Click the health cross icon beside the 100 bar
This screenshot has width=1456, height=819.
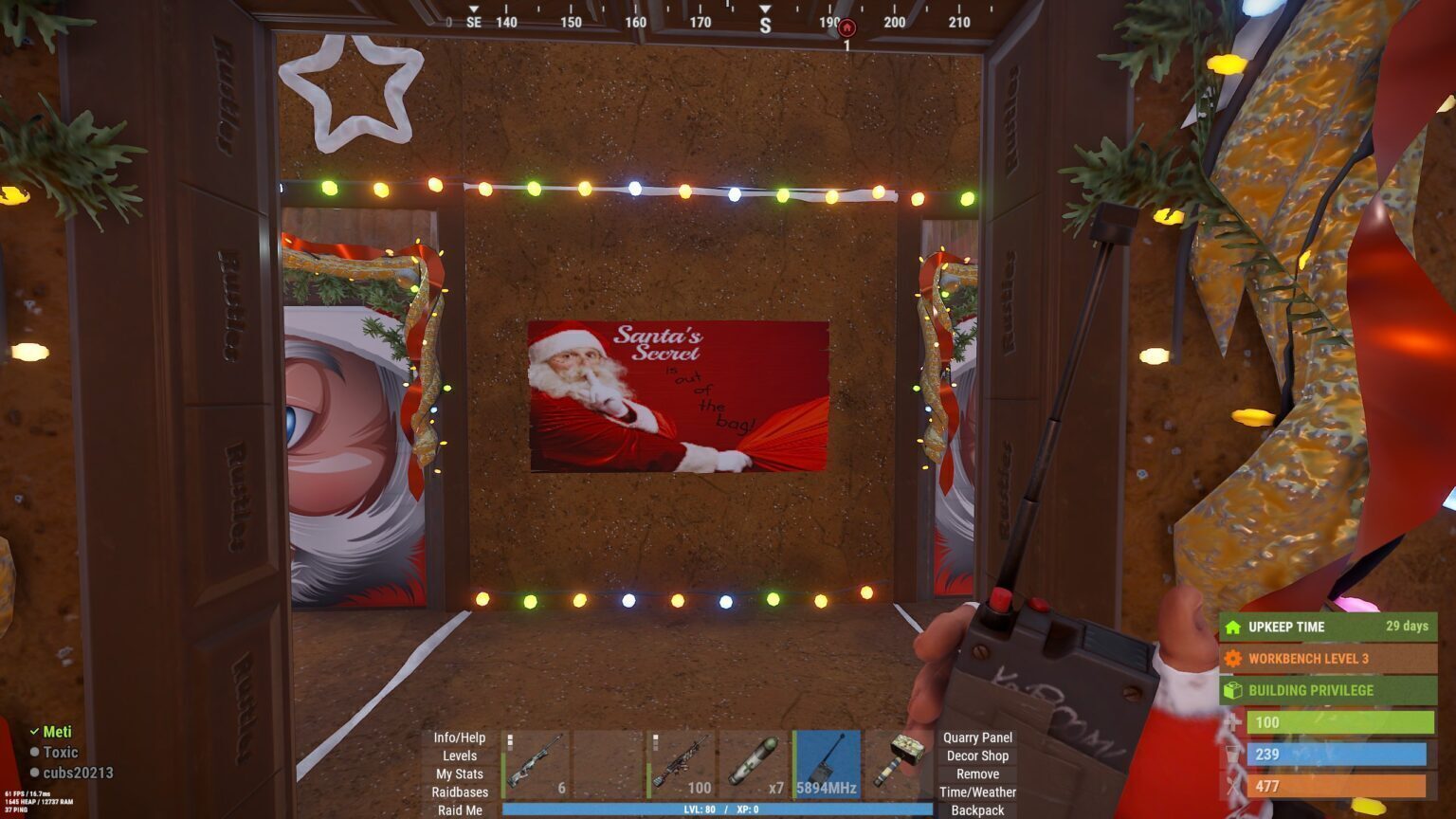coord(1234,721)
